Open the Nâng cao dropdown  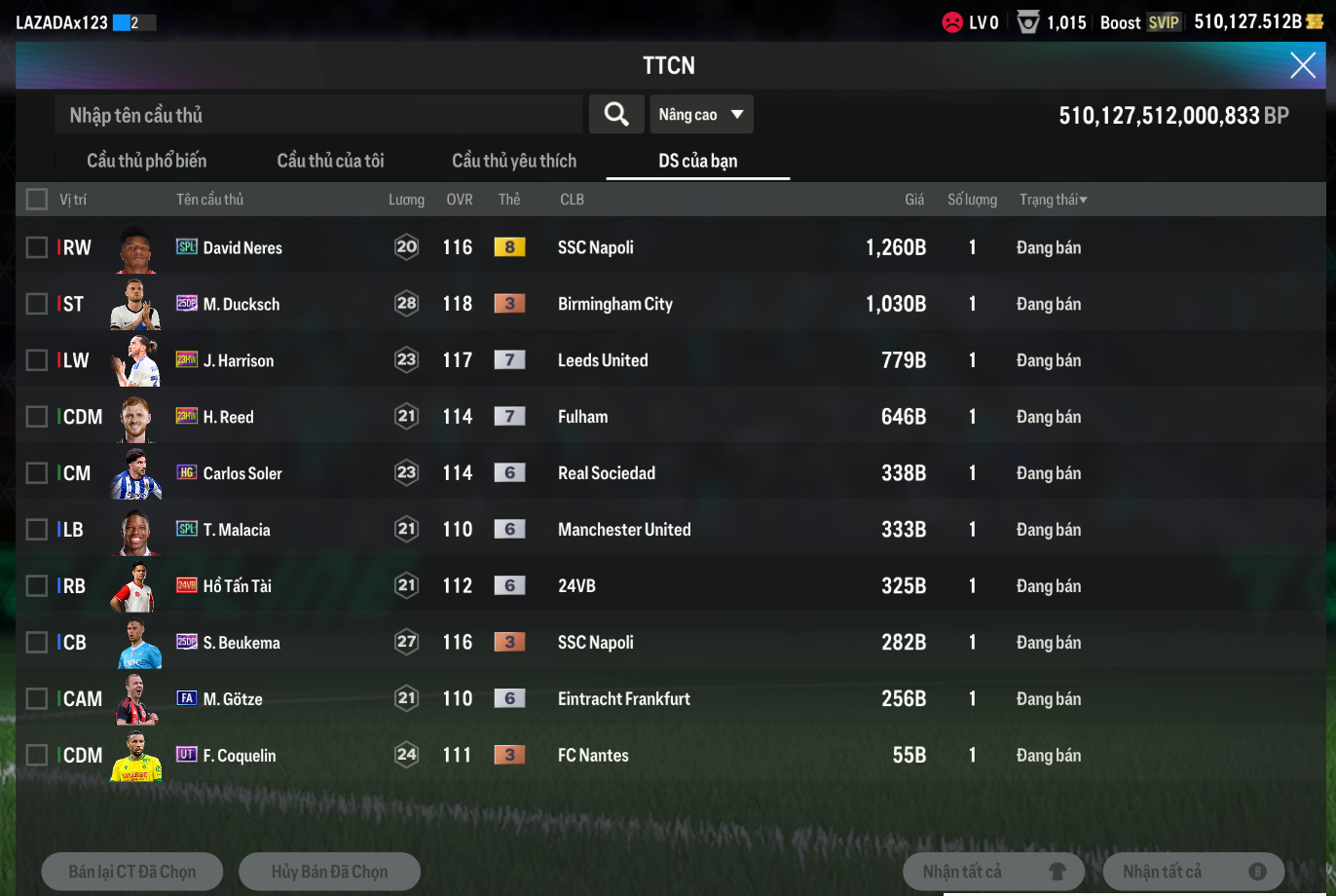point(701,115)
